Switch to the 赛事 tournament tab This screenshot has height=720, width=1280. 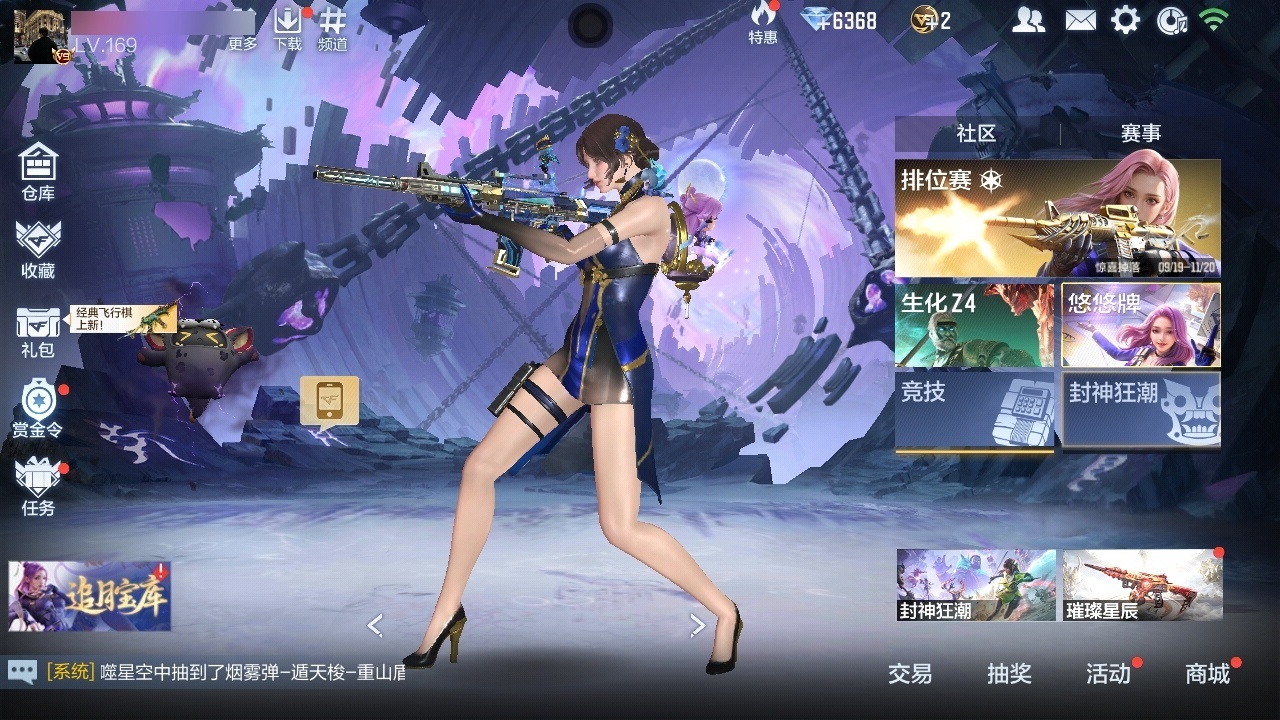1140,133
